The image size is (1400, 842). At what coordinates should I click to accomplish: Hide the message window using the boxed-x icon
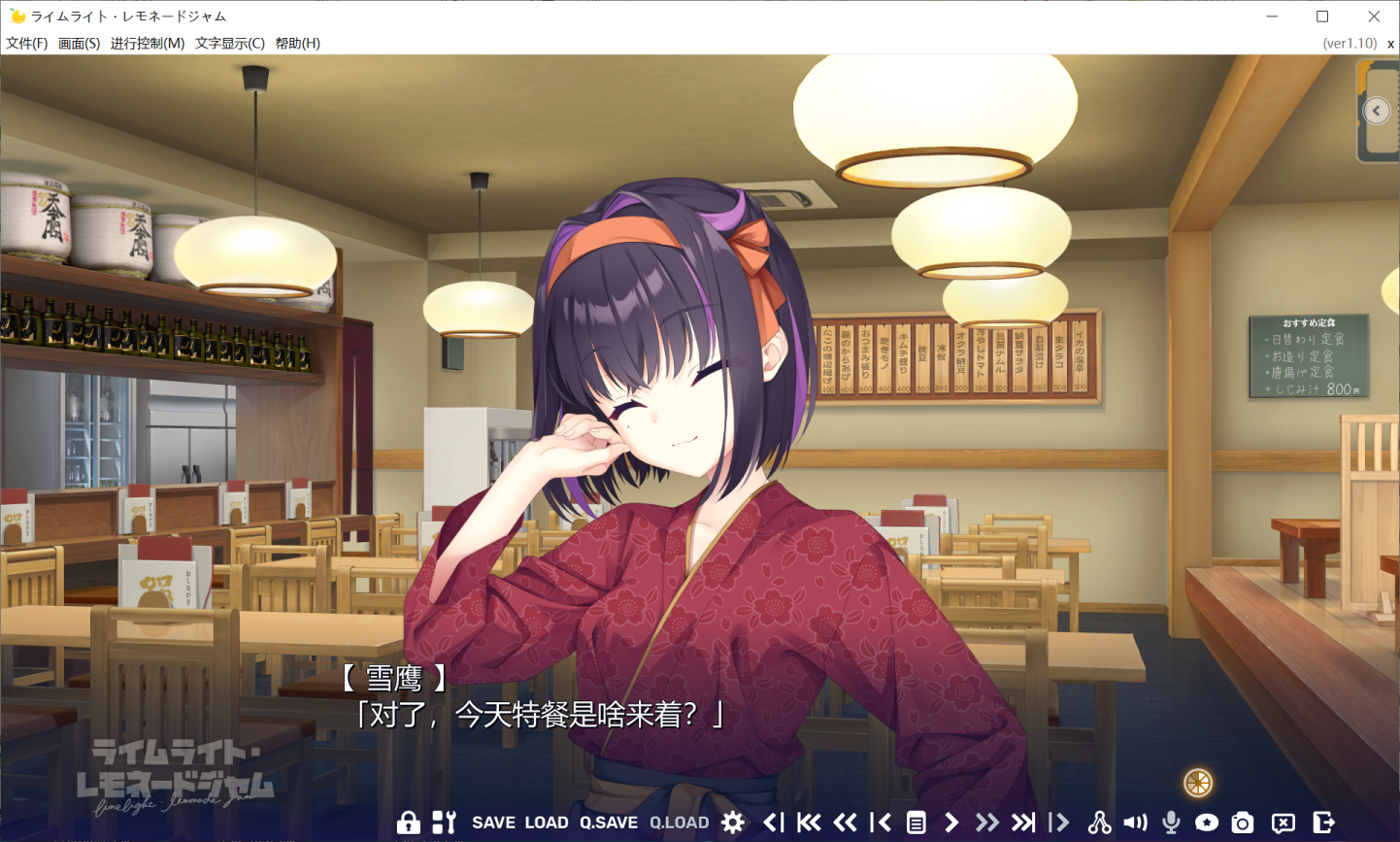1283,823
